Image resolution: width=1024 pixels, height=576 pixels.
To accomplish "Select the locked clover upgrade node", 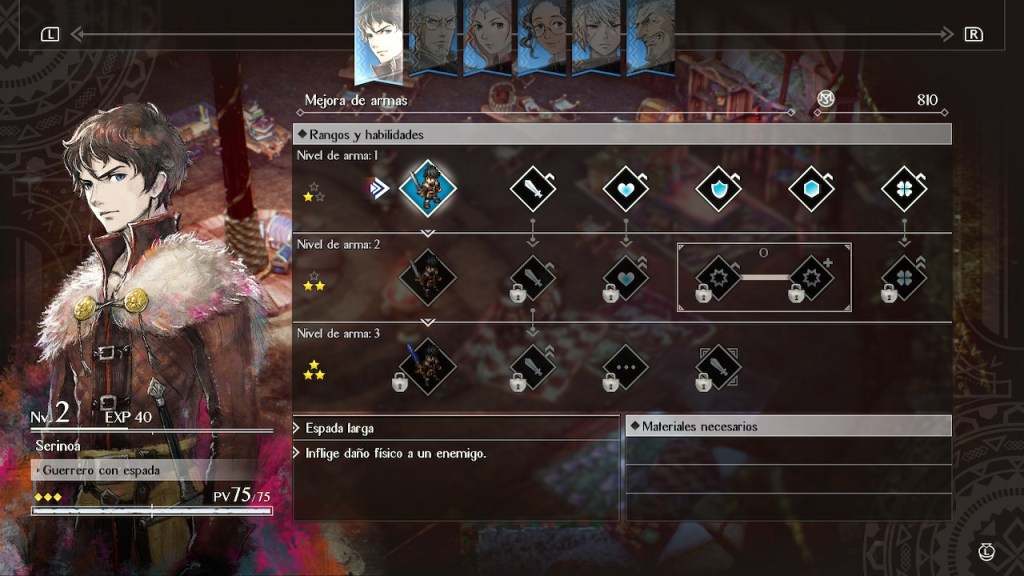I will (x=904, y=277).
